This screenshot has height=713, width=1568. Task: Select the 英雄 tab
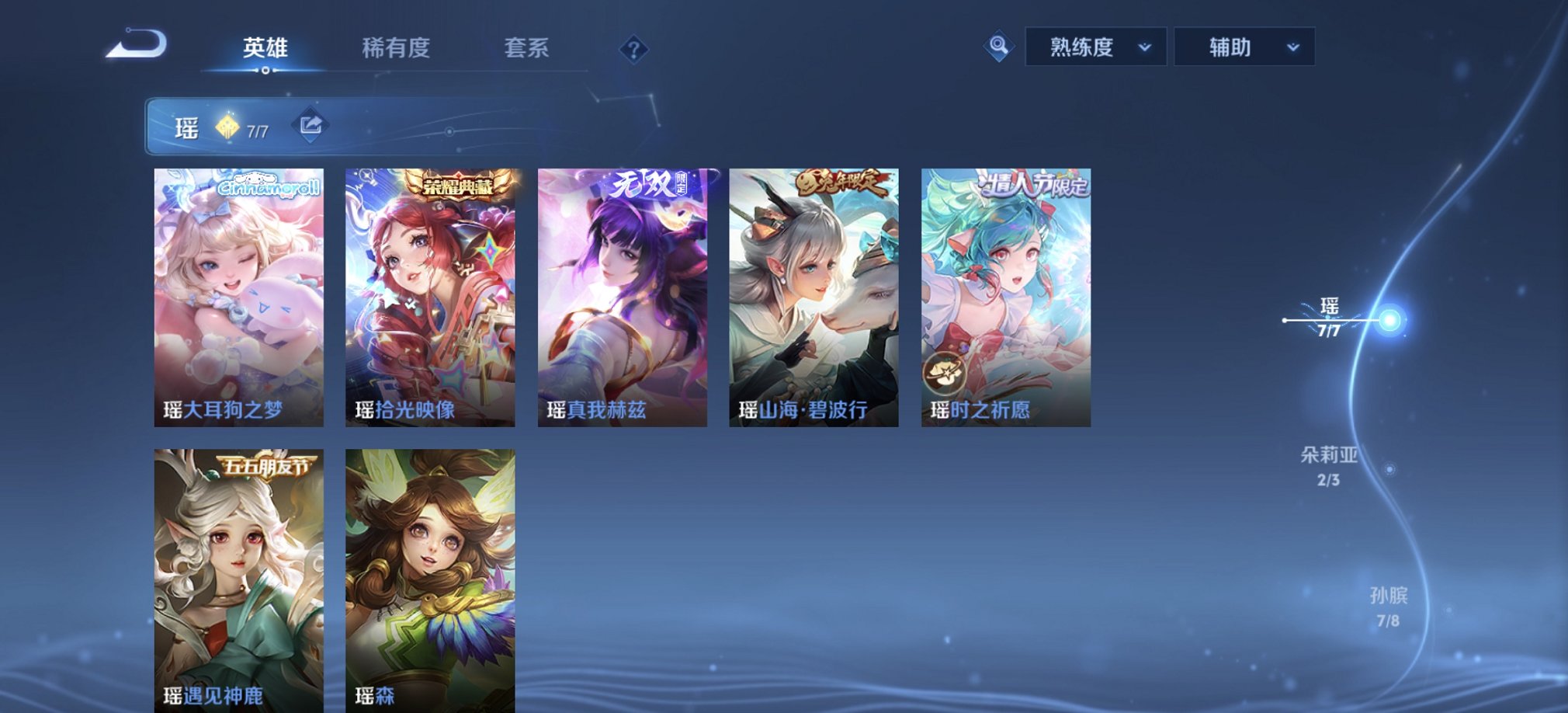click(x=265, y=47)
